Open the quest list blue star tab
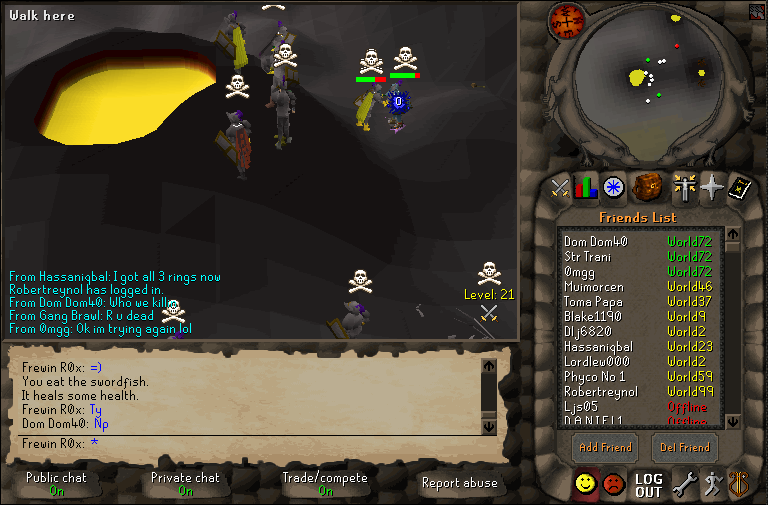 coord(613,187)
